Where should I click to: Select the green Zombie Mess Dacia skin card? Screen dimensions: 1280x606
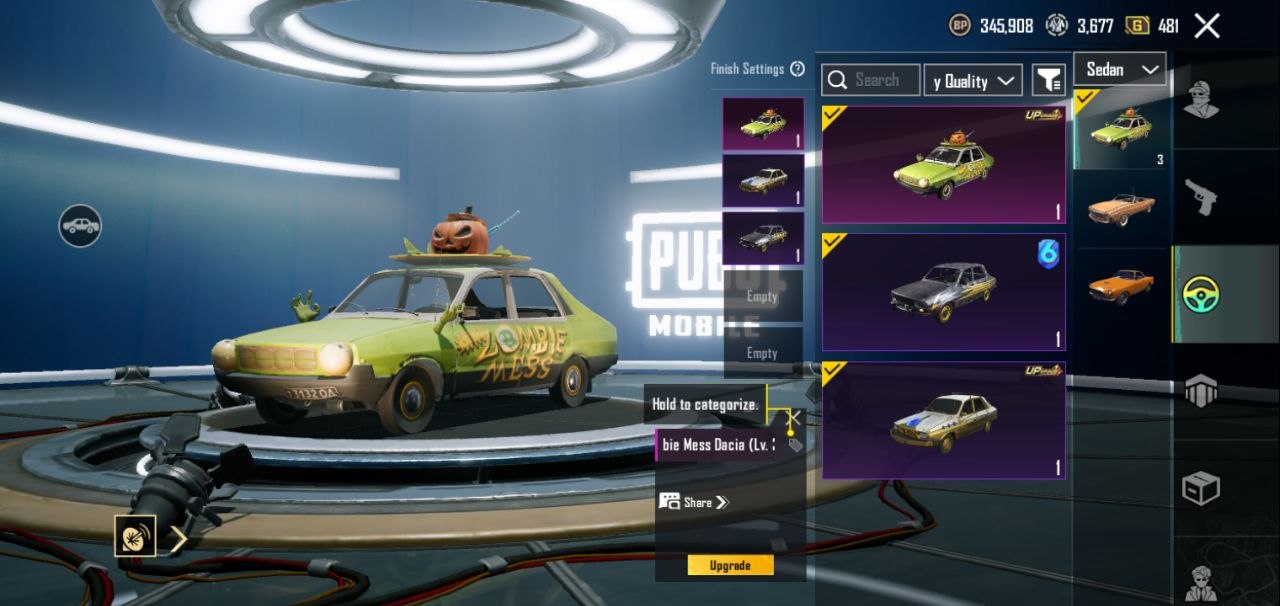coord(943,165)
